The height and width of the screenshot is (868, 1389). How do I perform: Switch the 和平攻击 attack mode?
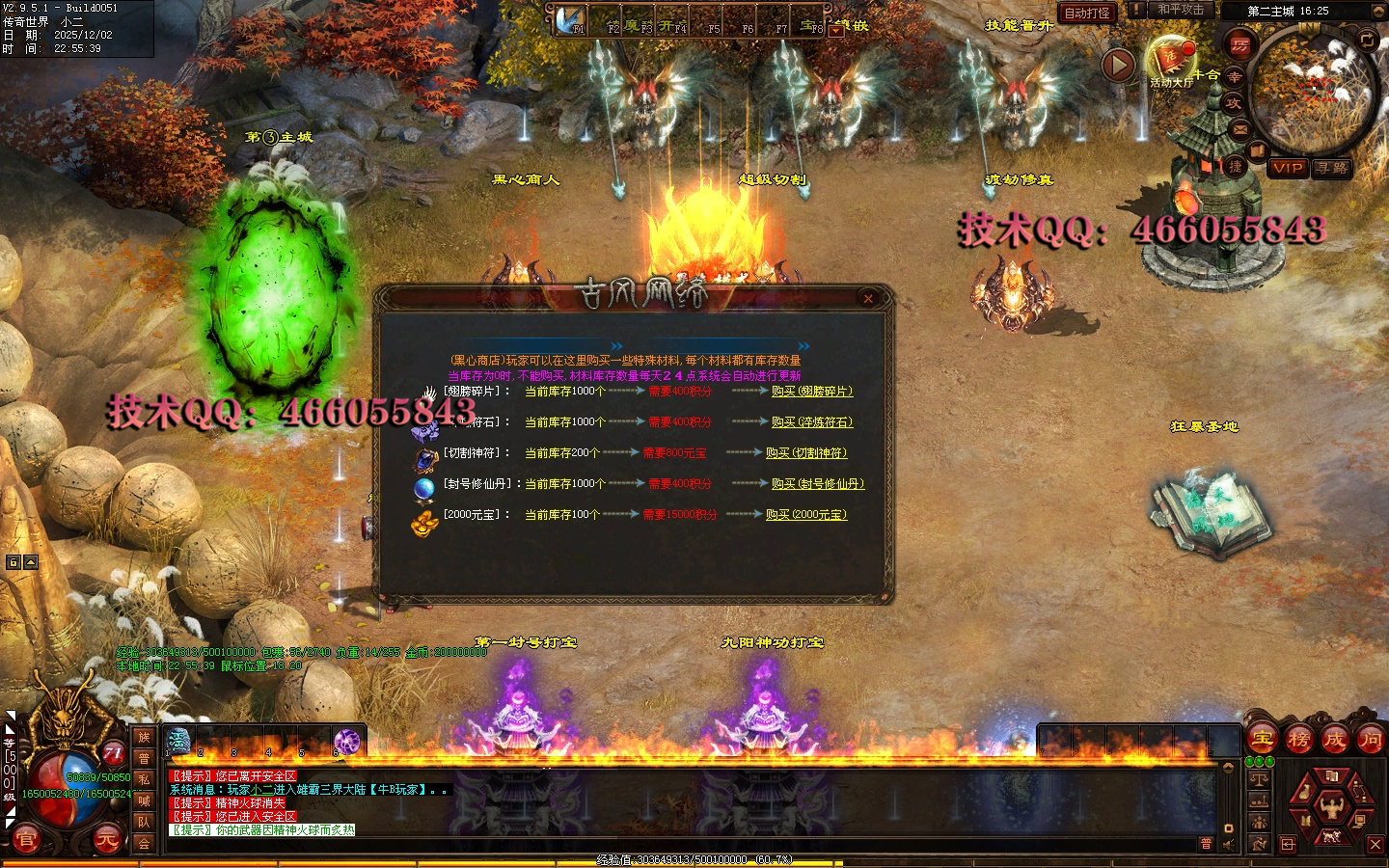[x=1181, y=10]
